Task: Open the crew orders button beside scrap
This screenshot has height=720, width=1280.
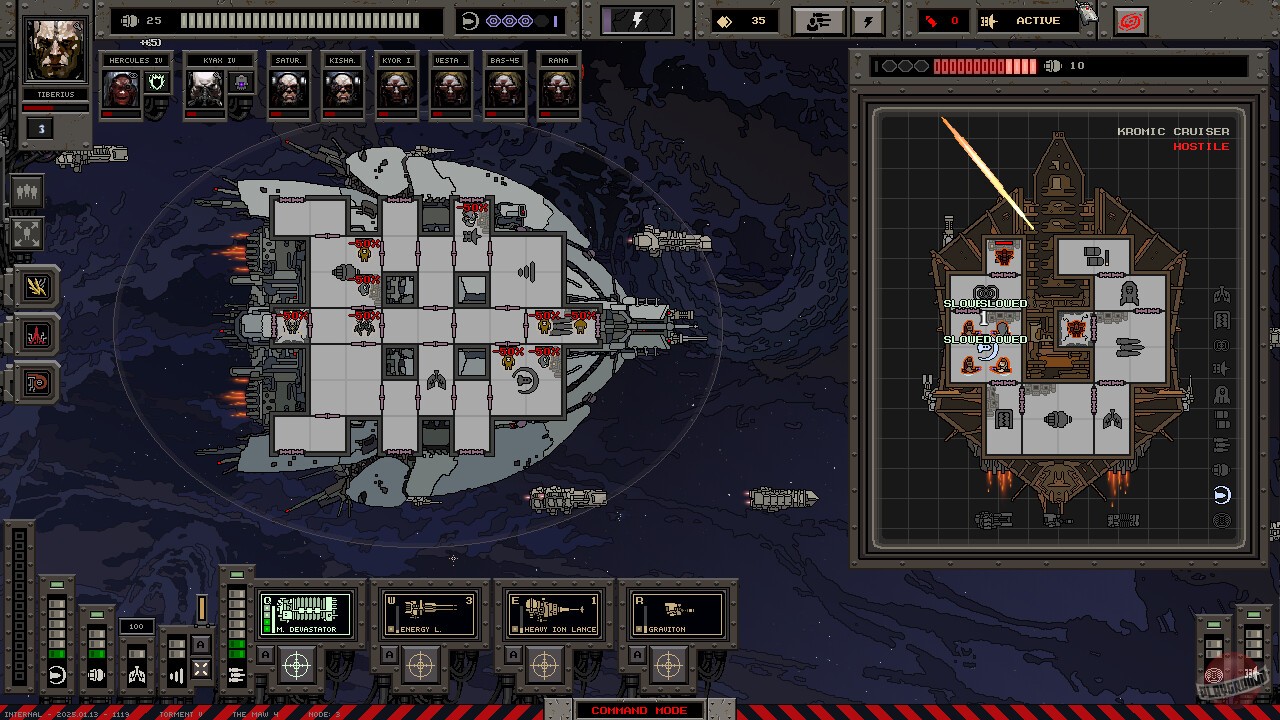Action: click(x=817, y=21)
